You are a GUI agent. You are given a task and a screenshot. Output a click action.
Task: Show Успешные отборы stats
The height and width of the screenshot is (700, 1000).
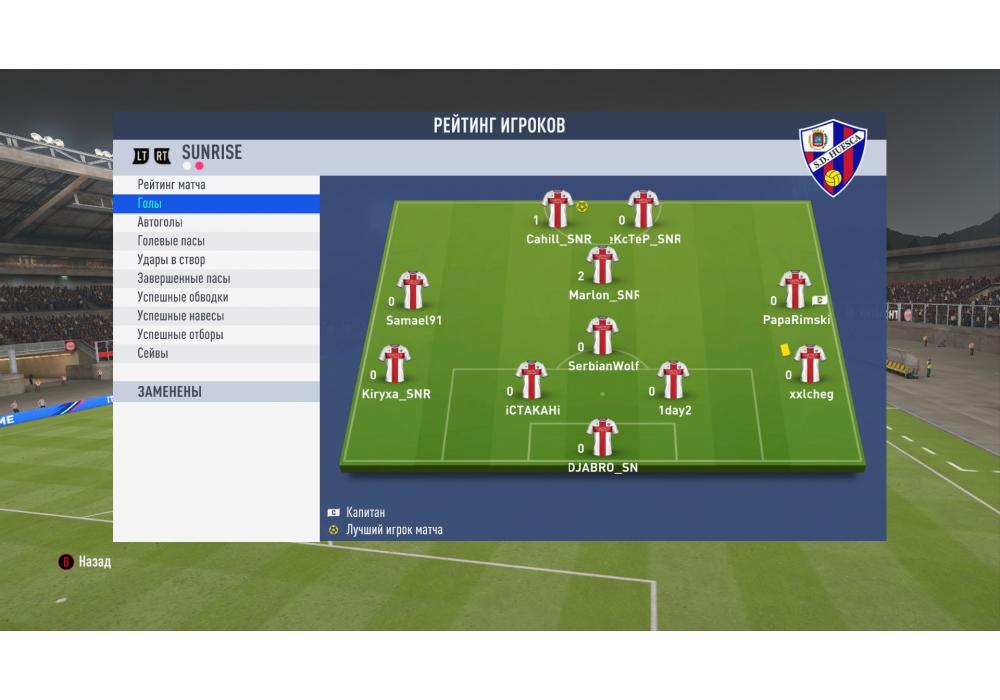click(x=215, y=335)
